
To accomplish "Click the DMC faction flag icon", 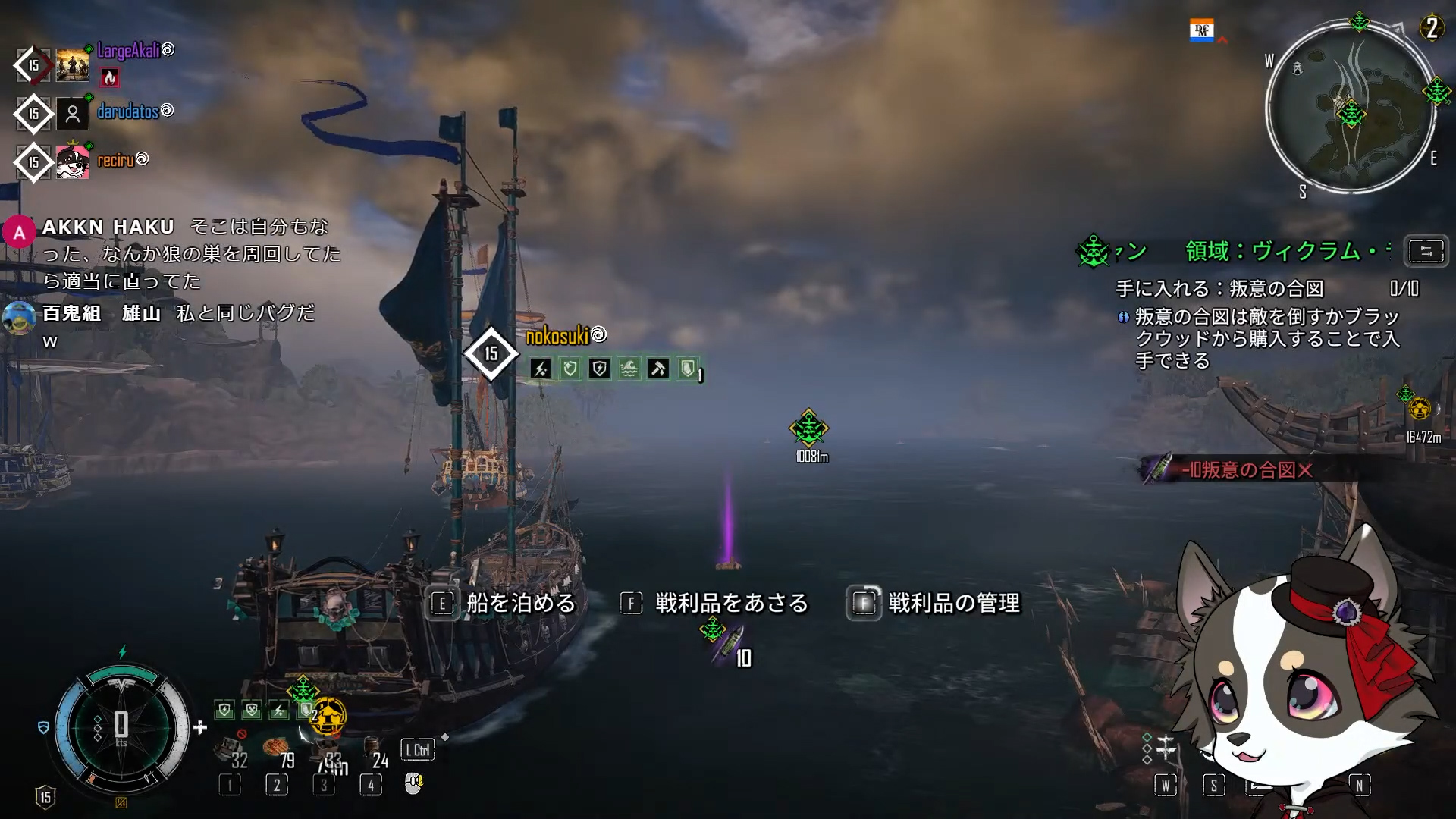I will (x=1202, y=30).
